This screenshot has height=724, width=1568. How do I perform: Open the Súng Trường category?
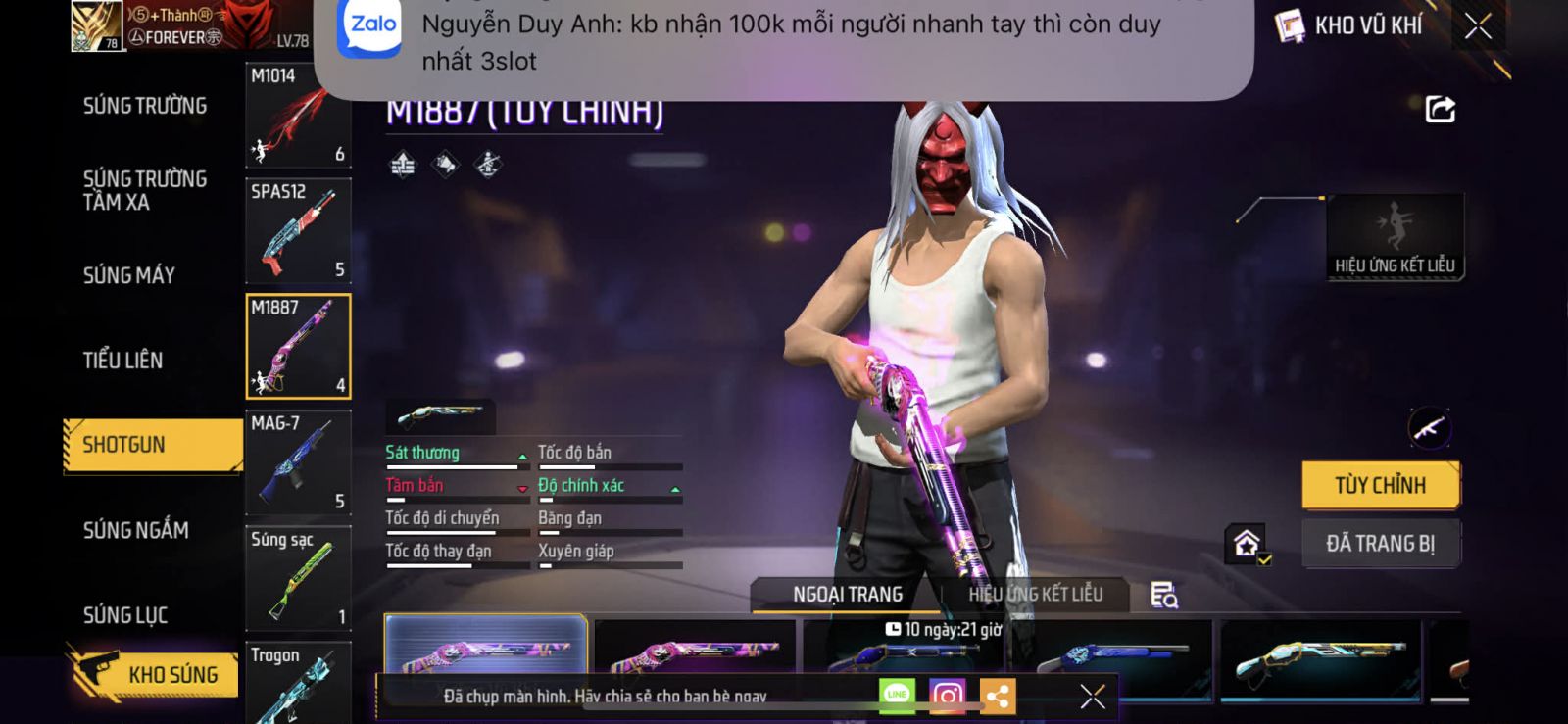[x=145, y=106]
